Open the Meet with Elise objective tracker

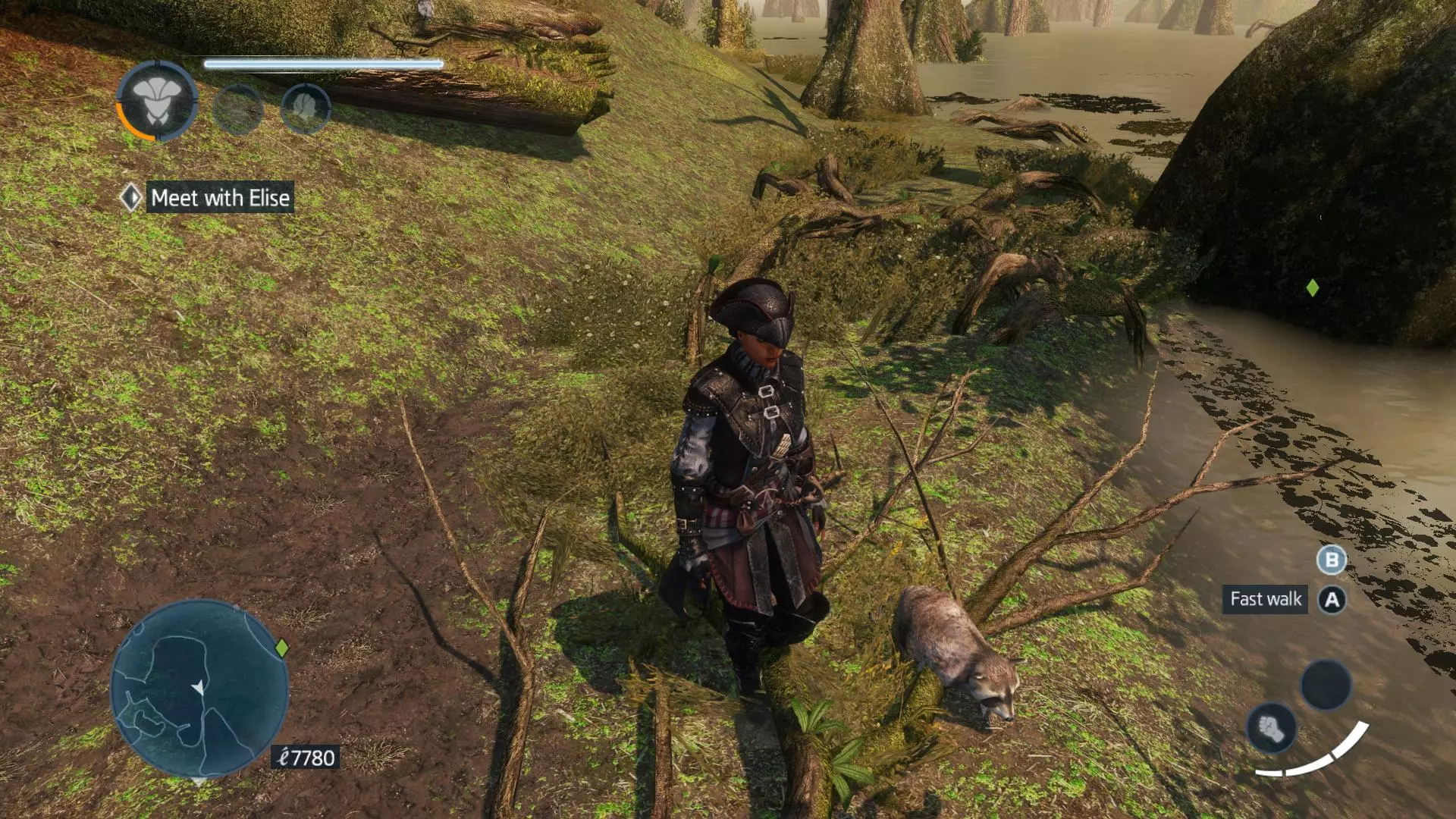coord(220,198)
